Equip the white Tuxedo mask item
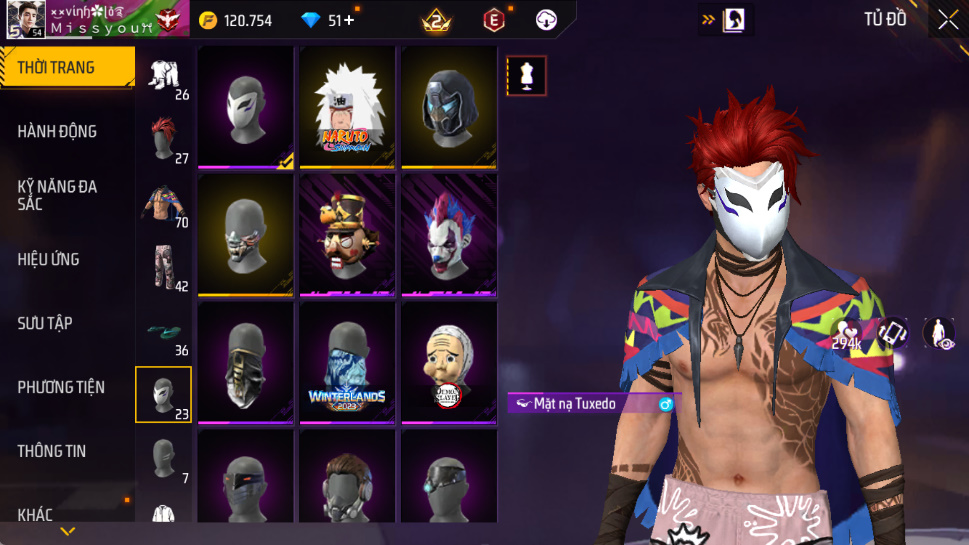Screen dimensions: 969x545 pos(245,107)
